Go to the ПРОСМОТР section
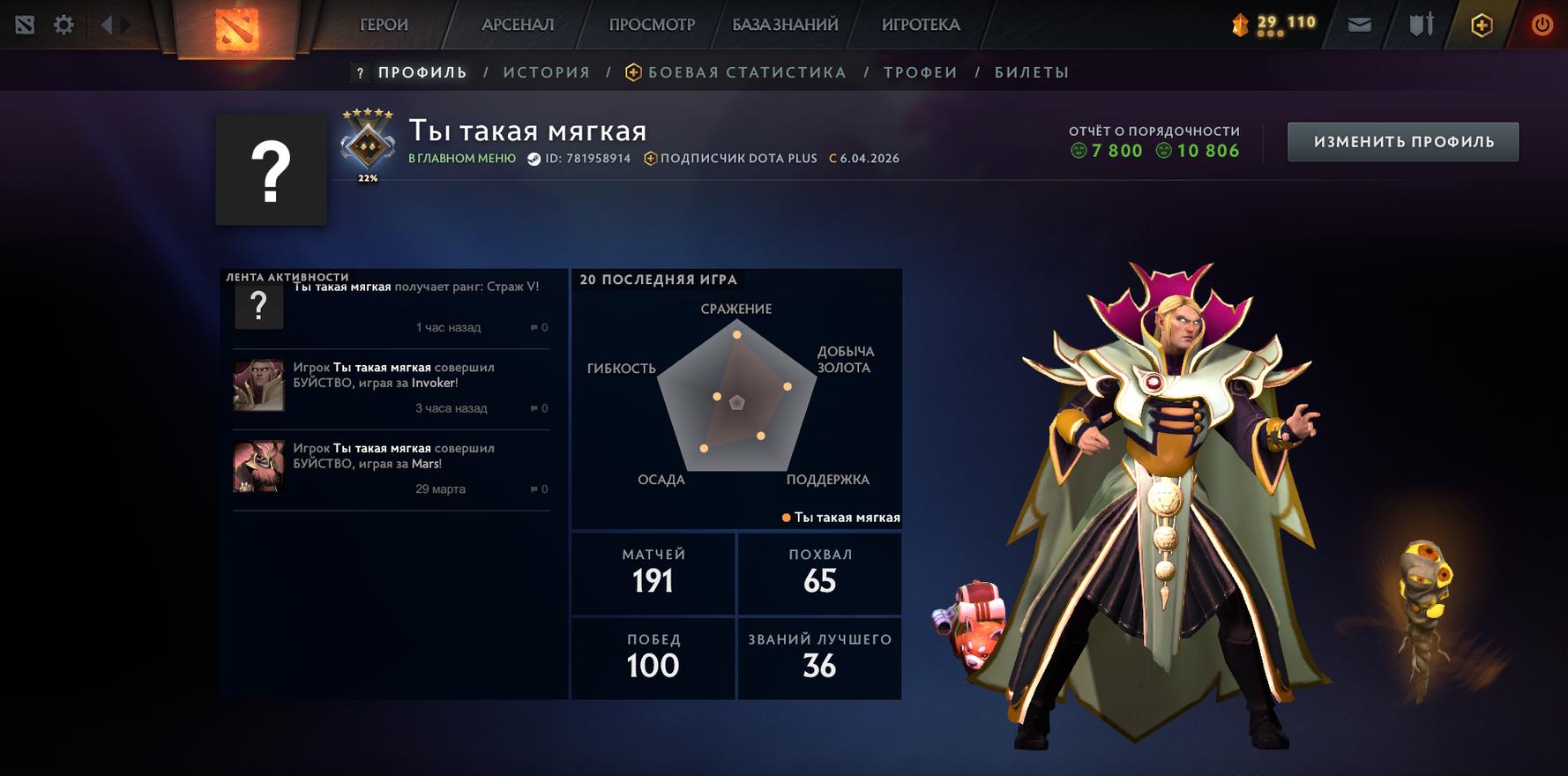Screen dimensions: 1568x776 click(x=652, y=25)
